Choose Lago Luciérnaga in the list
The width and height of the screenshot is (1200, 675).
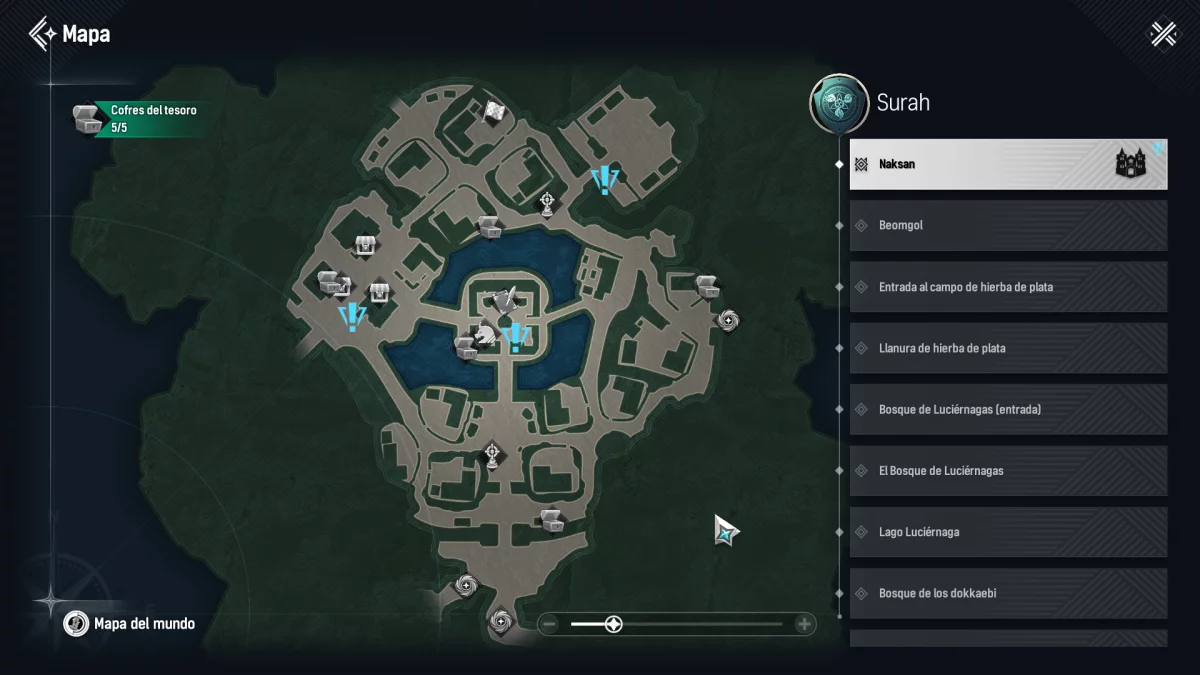(x=1008, y=532)
